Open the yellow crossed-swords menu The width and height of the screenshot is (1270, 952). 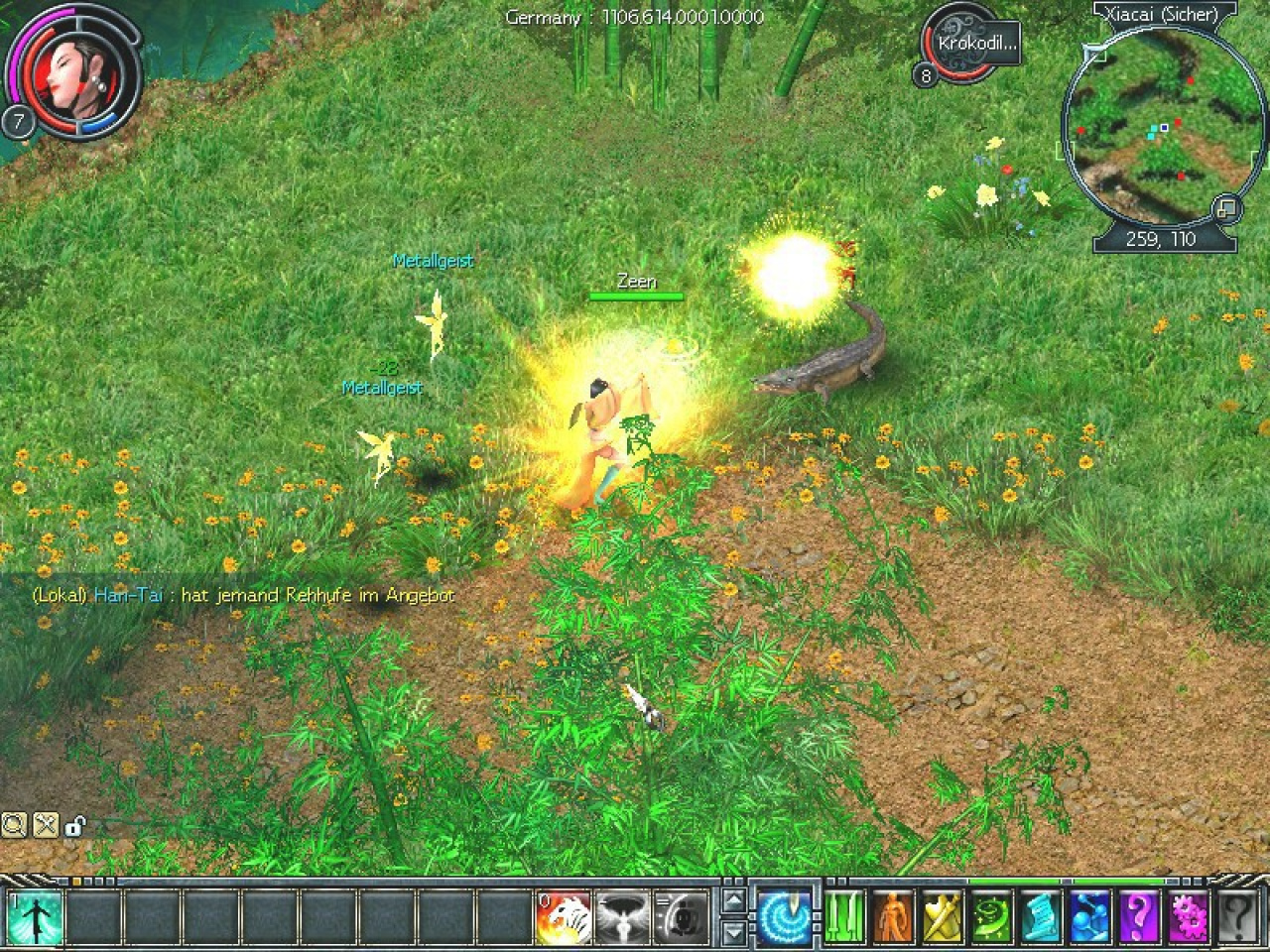click(x=942, y=916)
